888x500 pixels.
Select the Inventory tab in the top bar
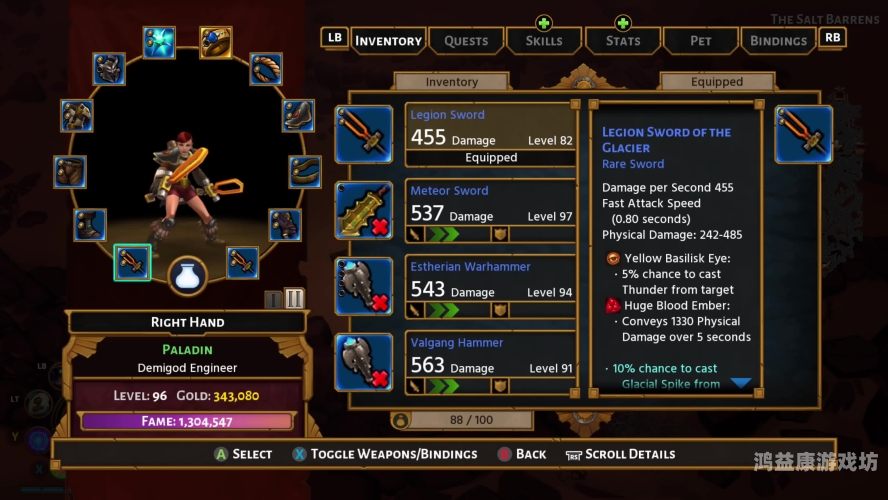[x=388, y=40]
